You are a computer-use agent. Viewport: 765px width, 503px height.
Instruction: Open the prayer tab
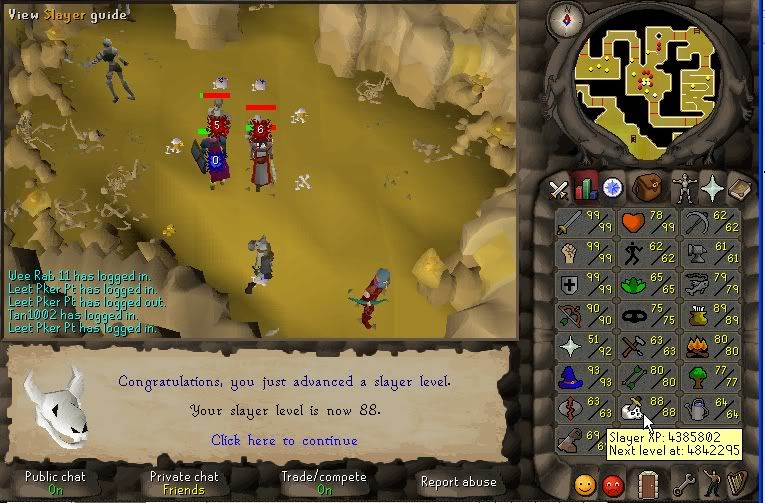(x=712, y=188)
